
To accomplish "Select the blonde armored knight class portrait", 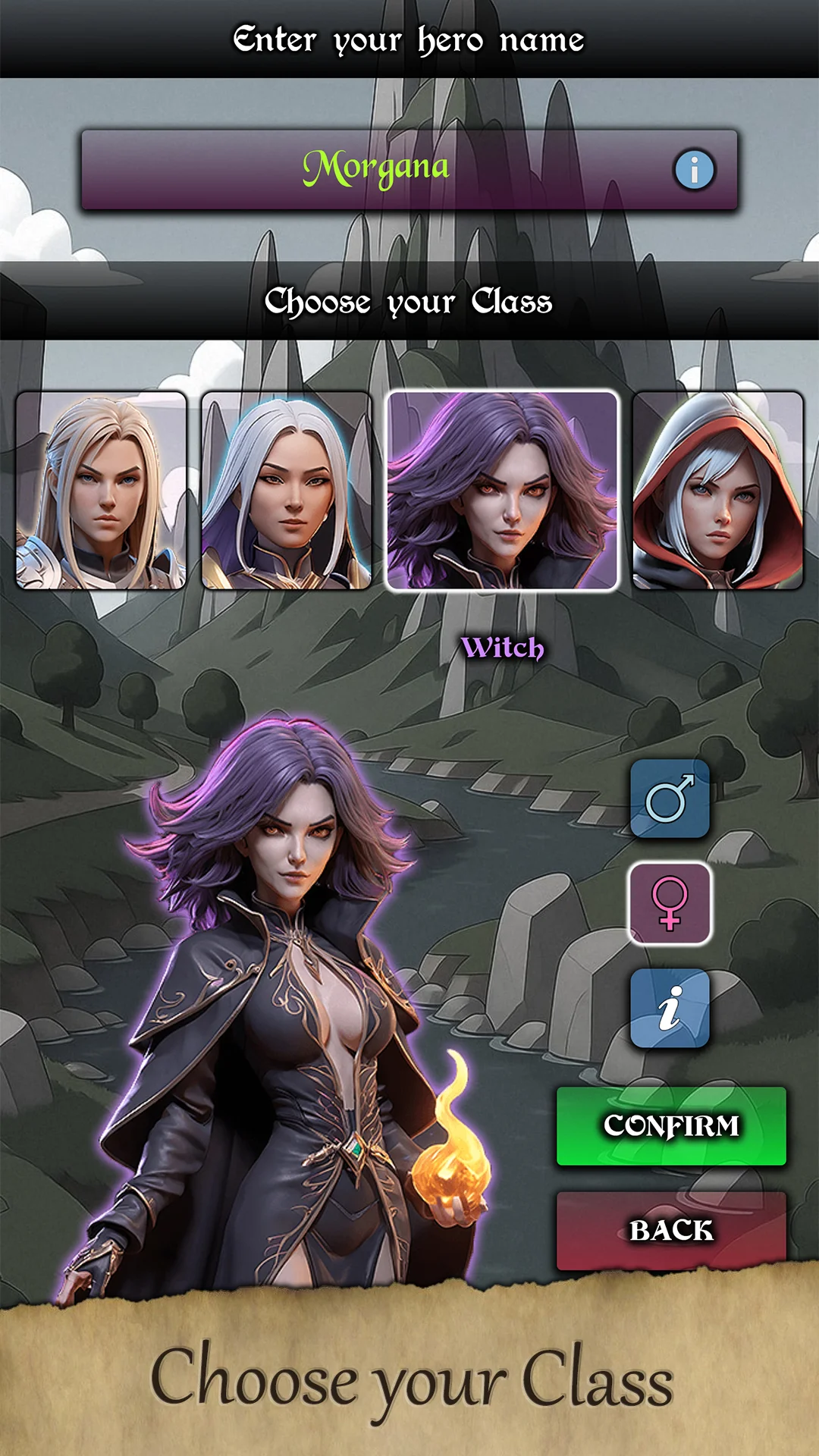I will tap(101, 491).
